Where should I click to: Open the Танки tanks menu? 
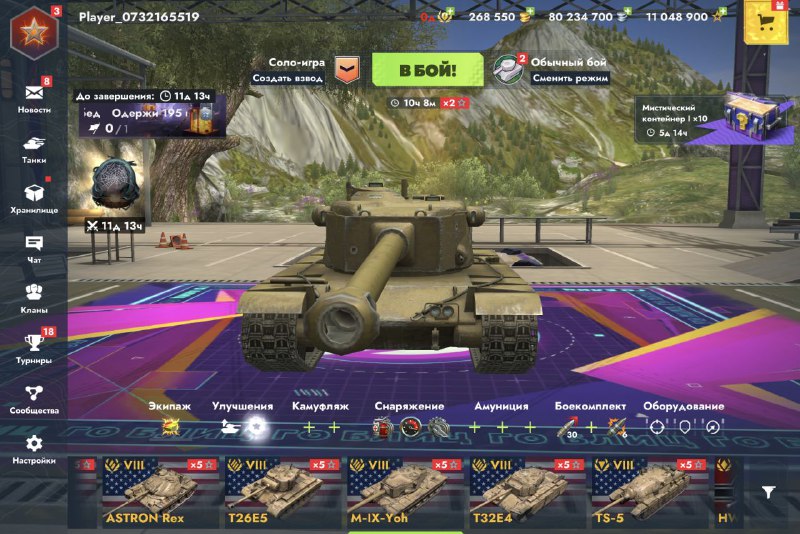click(x=34, y=148)
